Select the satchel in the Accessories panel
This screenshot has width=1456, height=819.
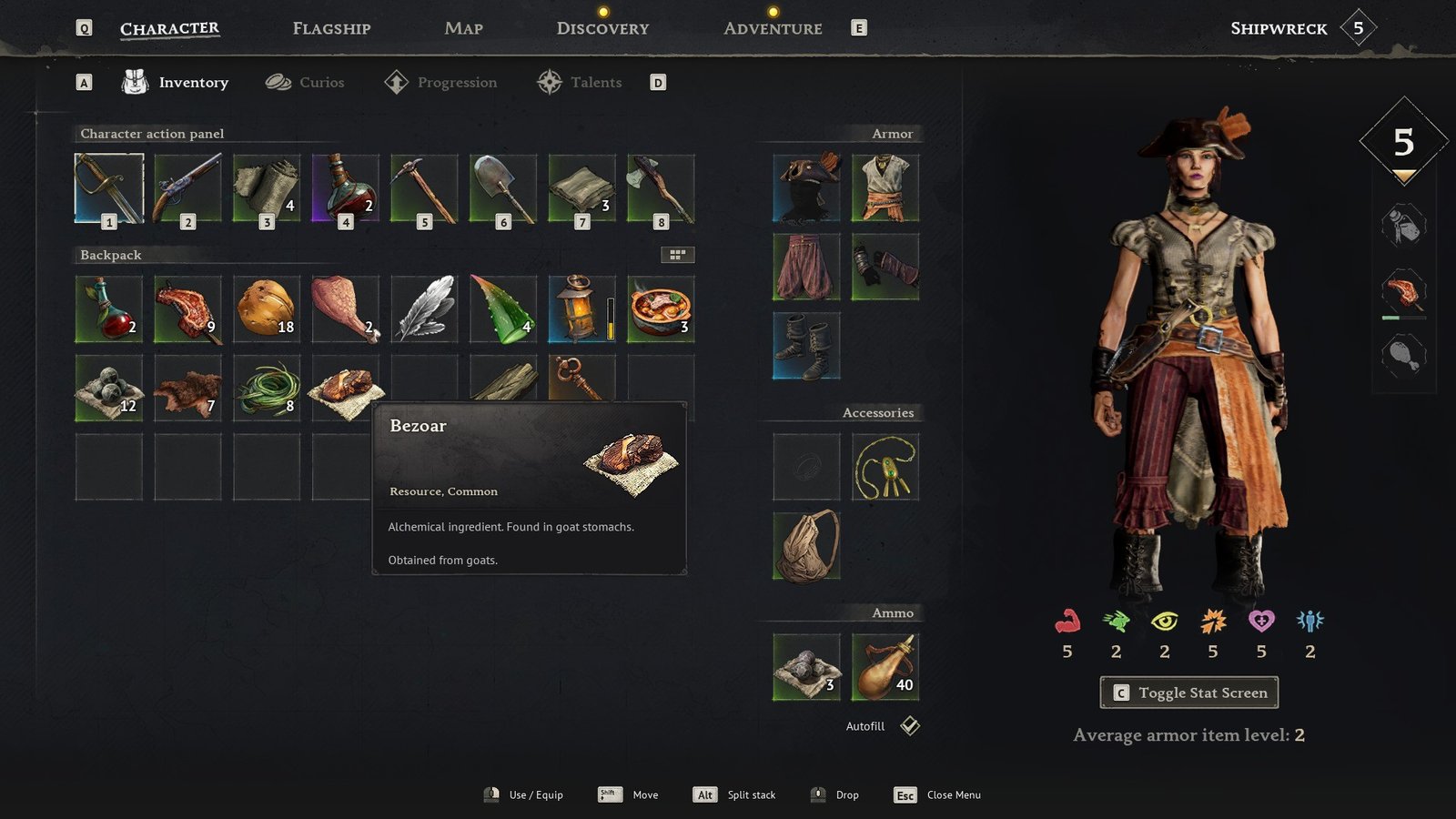pos(805,545)
